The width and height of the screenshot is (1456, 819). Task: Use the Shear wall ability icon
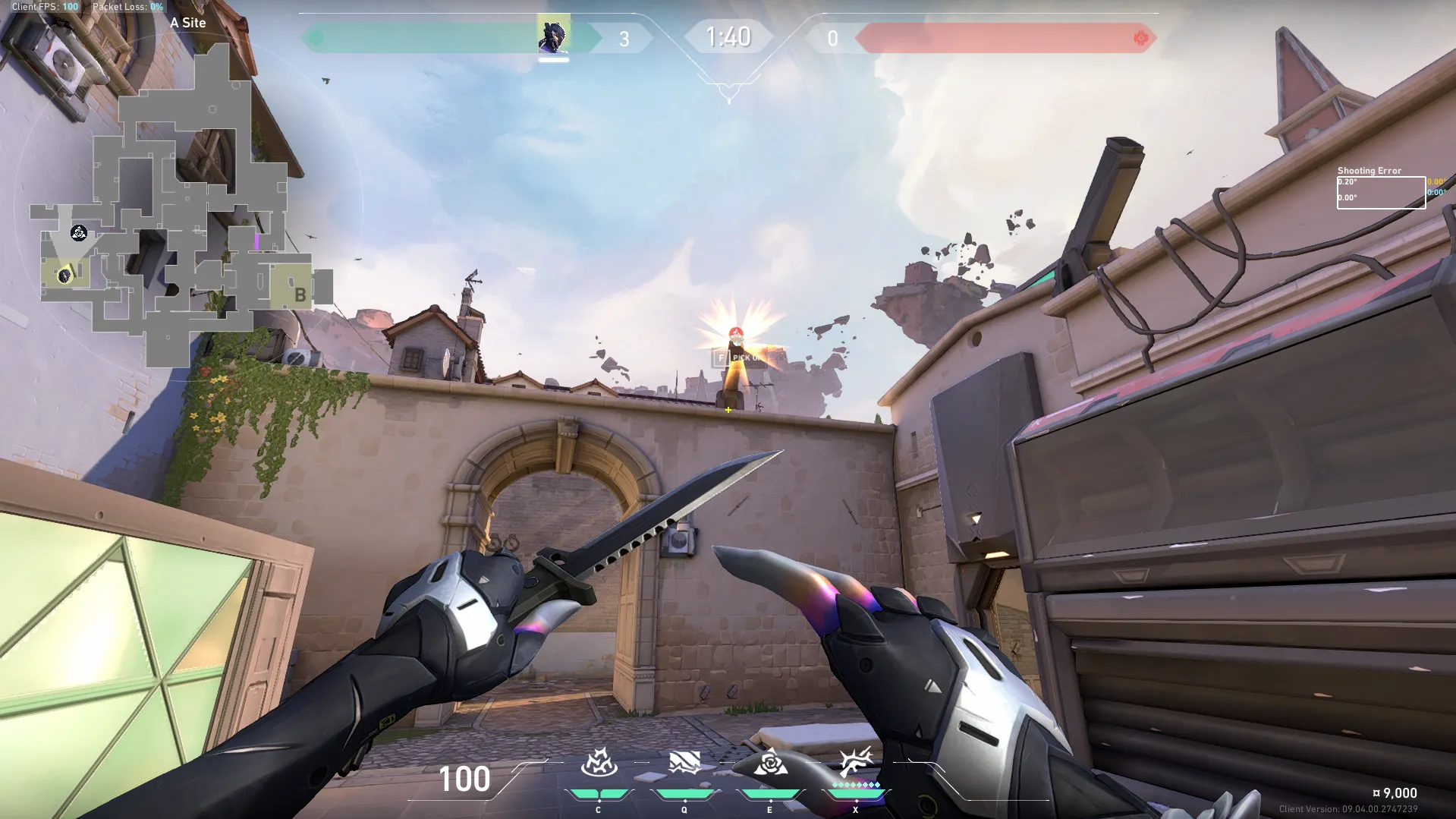[x=684, y=763]
